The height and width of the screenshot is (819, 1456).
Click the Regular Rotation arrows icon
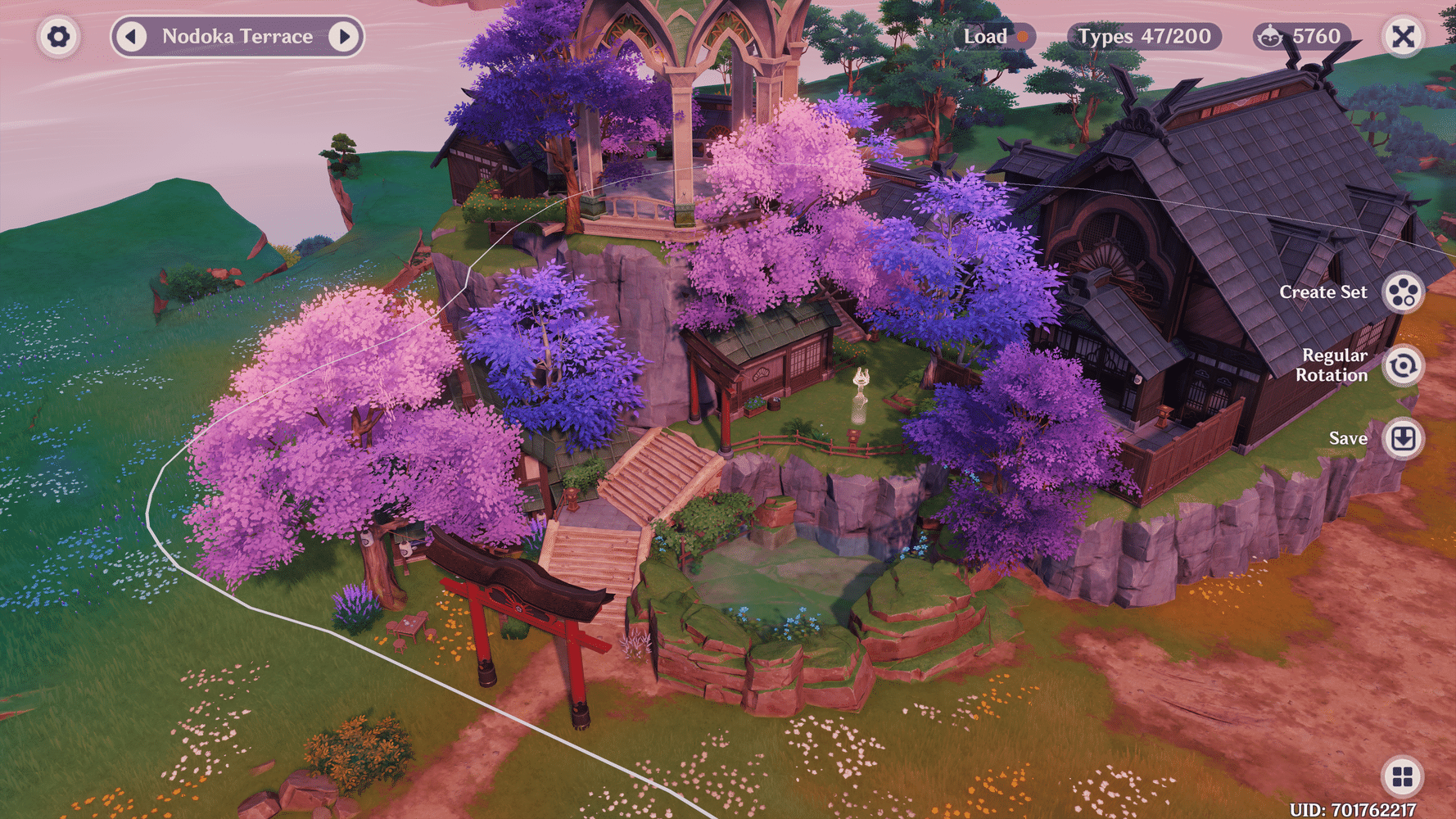pyautogui.click(x=1404, y=365)
